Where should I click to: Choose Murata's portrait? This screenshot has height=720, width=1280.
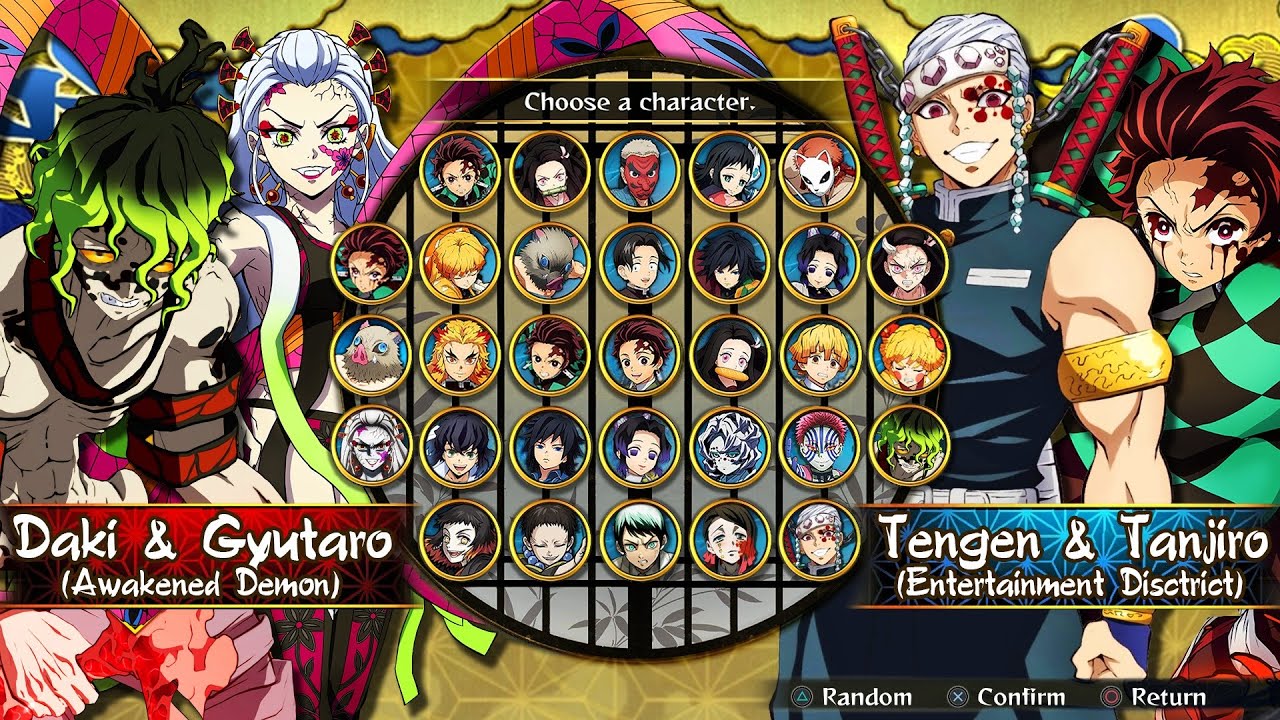click(x=639, y=263)
